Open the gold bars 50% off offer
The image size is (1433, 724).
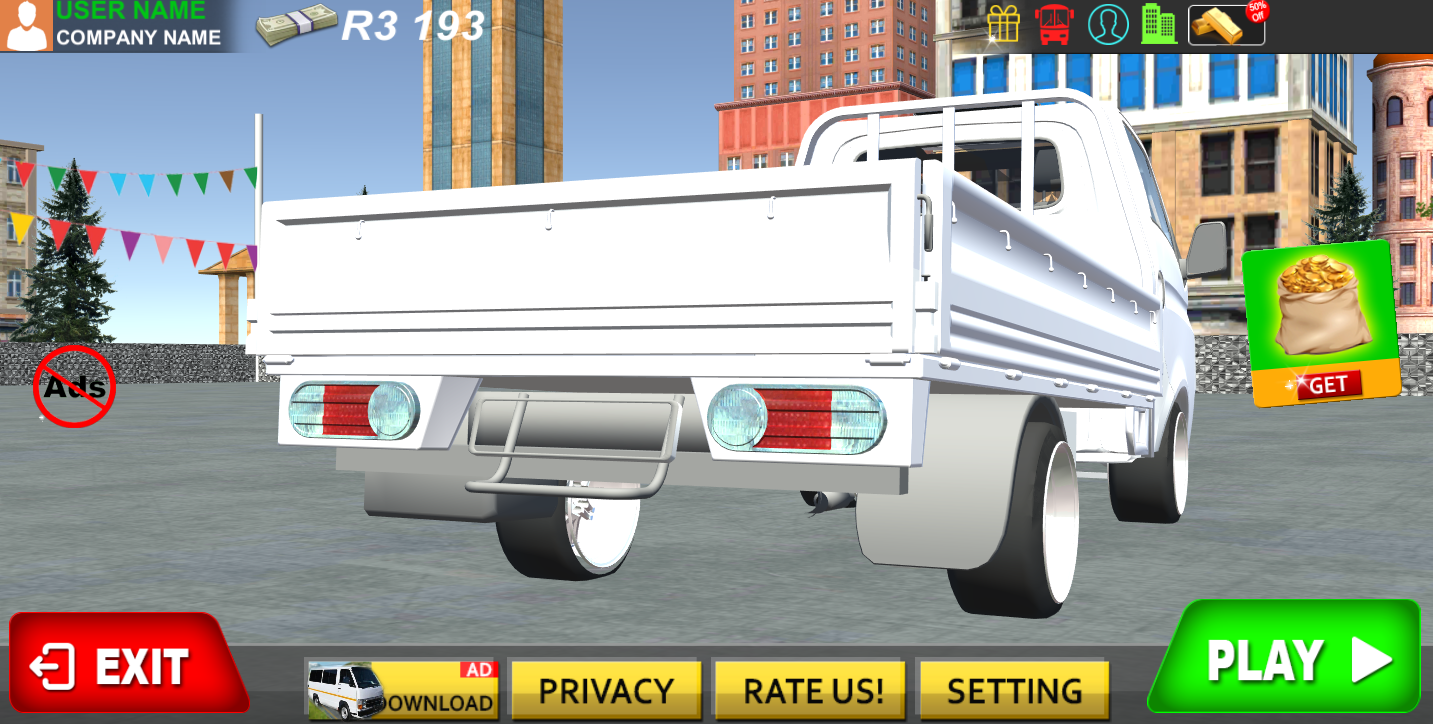coord(1225,25)
